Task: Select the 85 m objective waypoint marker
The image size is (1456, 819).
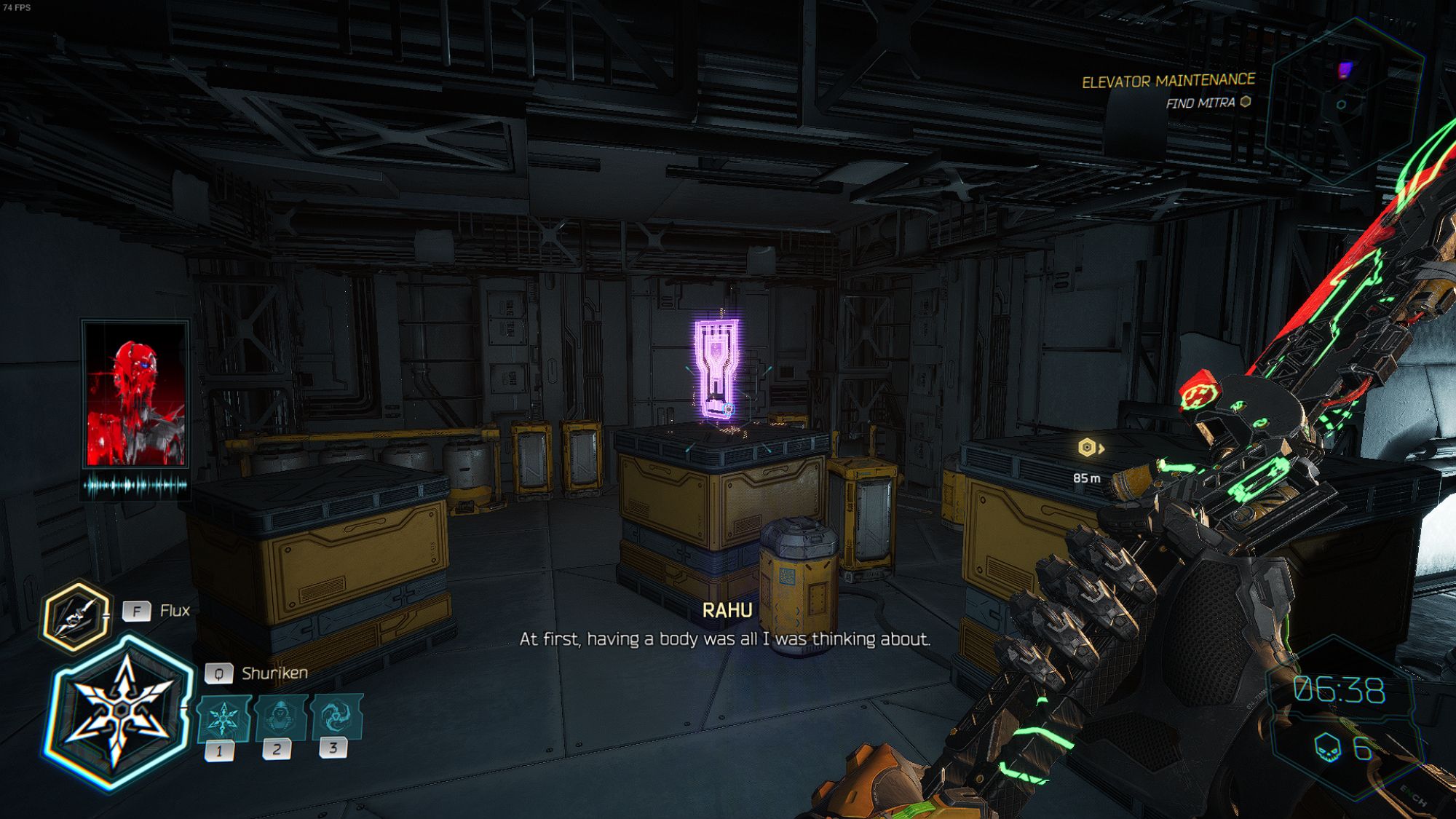Action: click(1087, 448)
